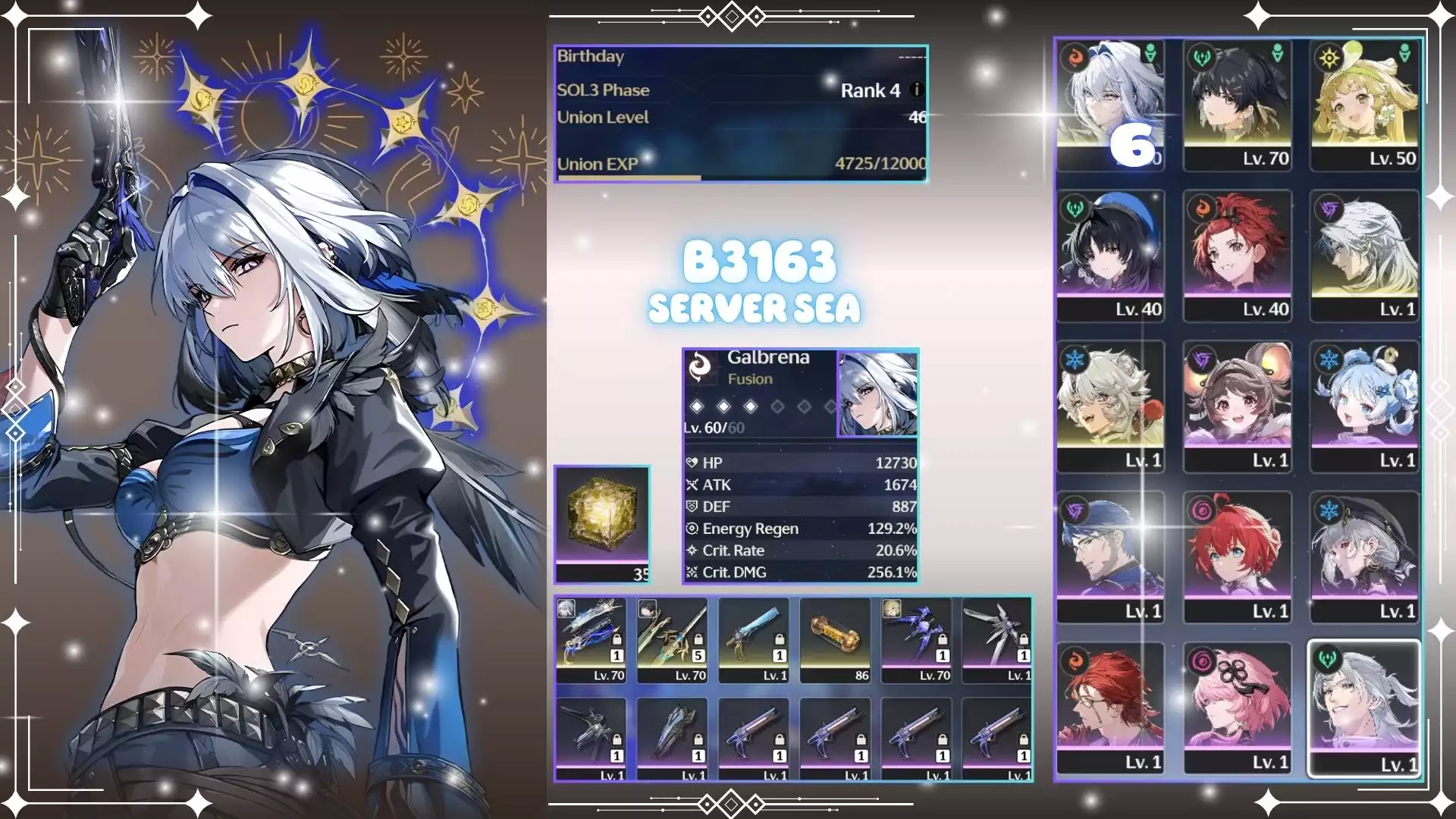Select the red-haired man with glasses
The width and height of the screenshot is (1456, 819).
point(1110,707)
